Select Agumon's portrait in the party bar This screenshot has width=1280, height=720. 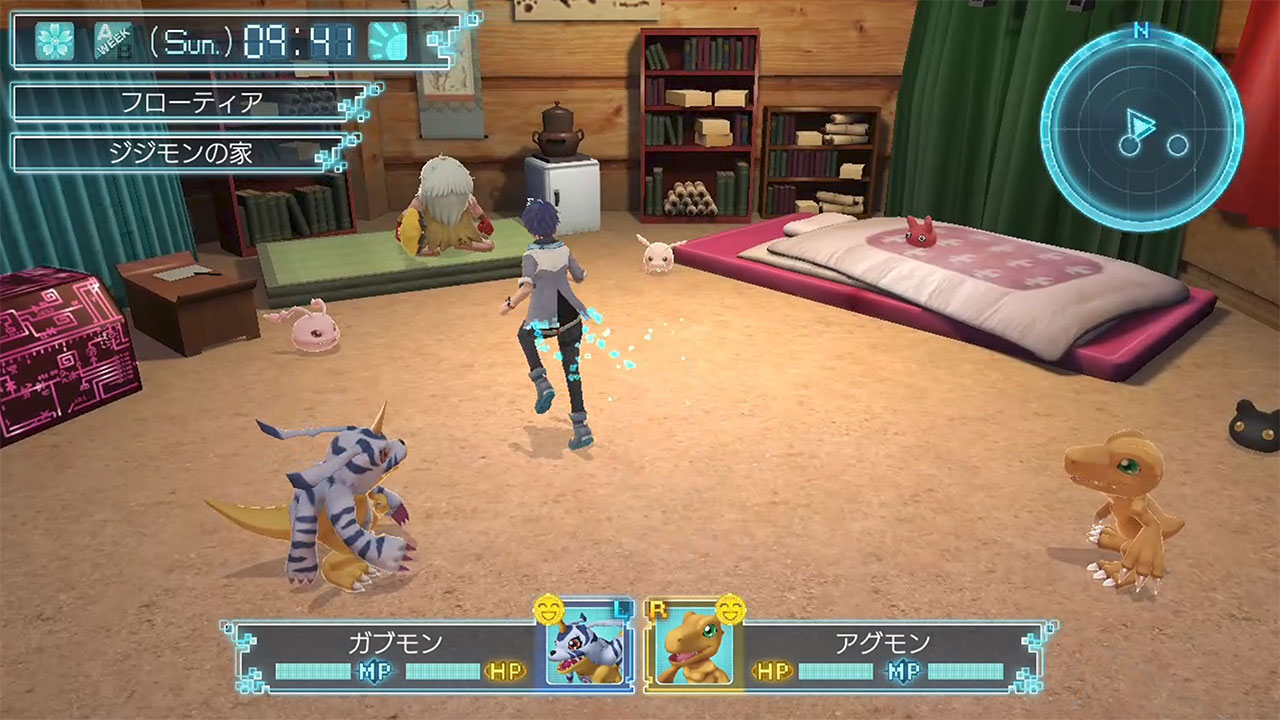point(694,648)
